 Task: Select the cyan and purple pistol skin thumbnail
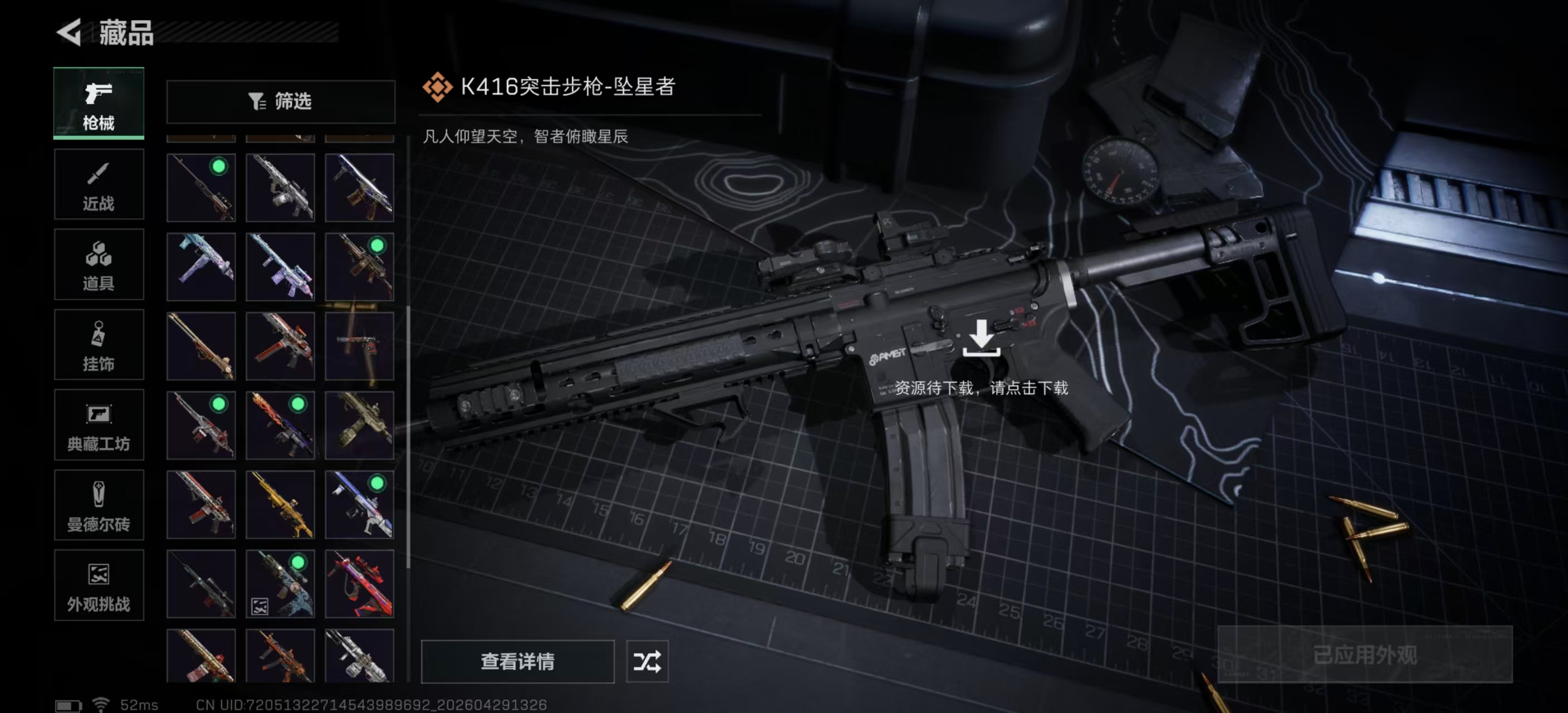pos(202,267)
